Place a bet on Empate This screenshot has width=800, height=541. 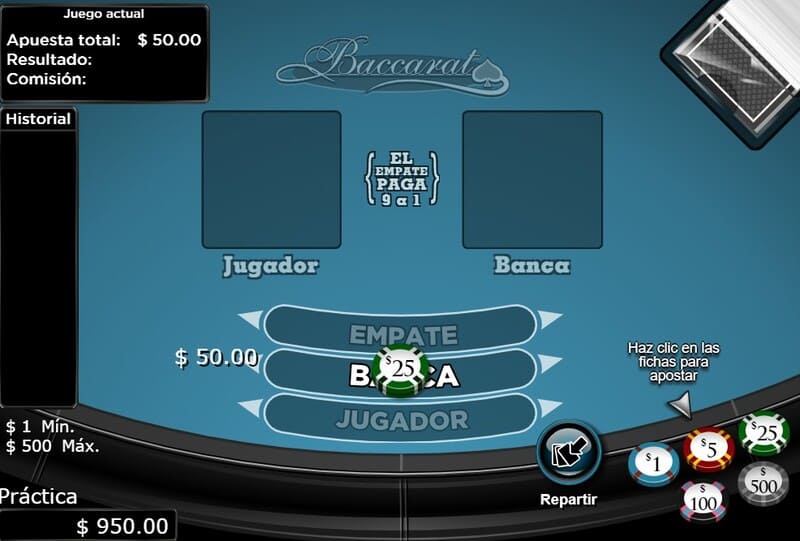(x=402, y=333)
